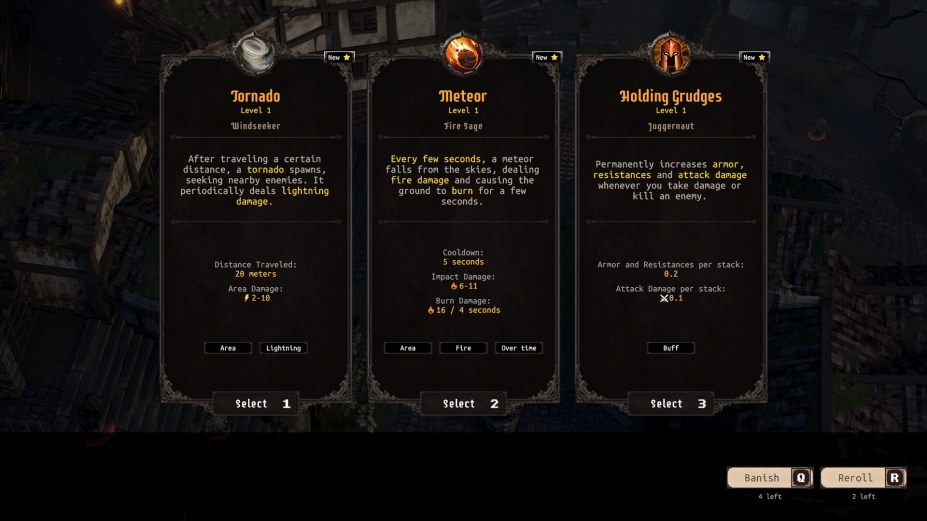Click the Holding Grudges helmet icon
927x521 pixels.
tap(670, 53)
